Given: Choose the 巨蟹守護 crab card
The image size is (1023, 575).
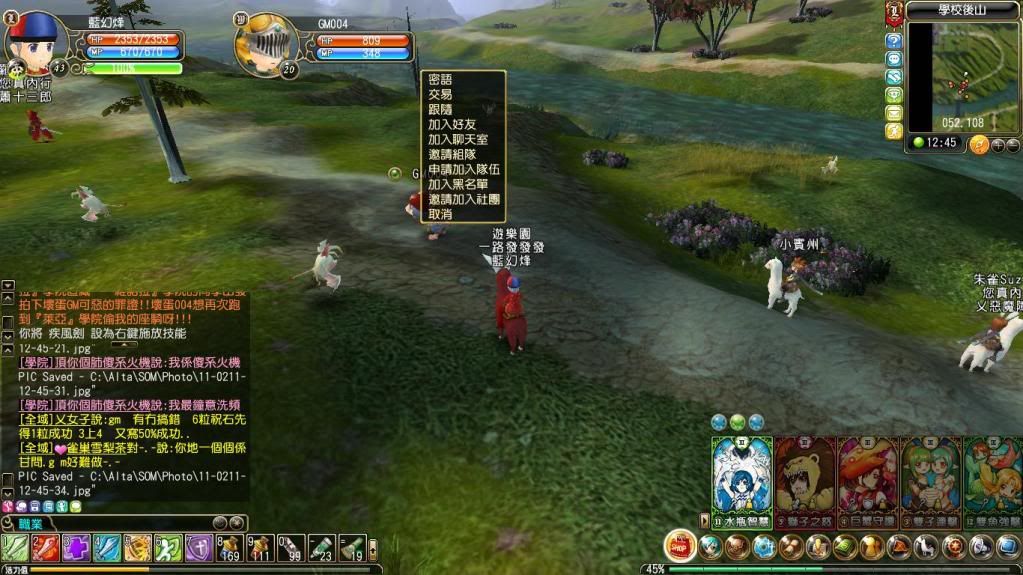Looking at the screenshot, I should coord(868,480).
